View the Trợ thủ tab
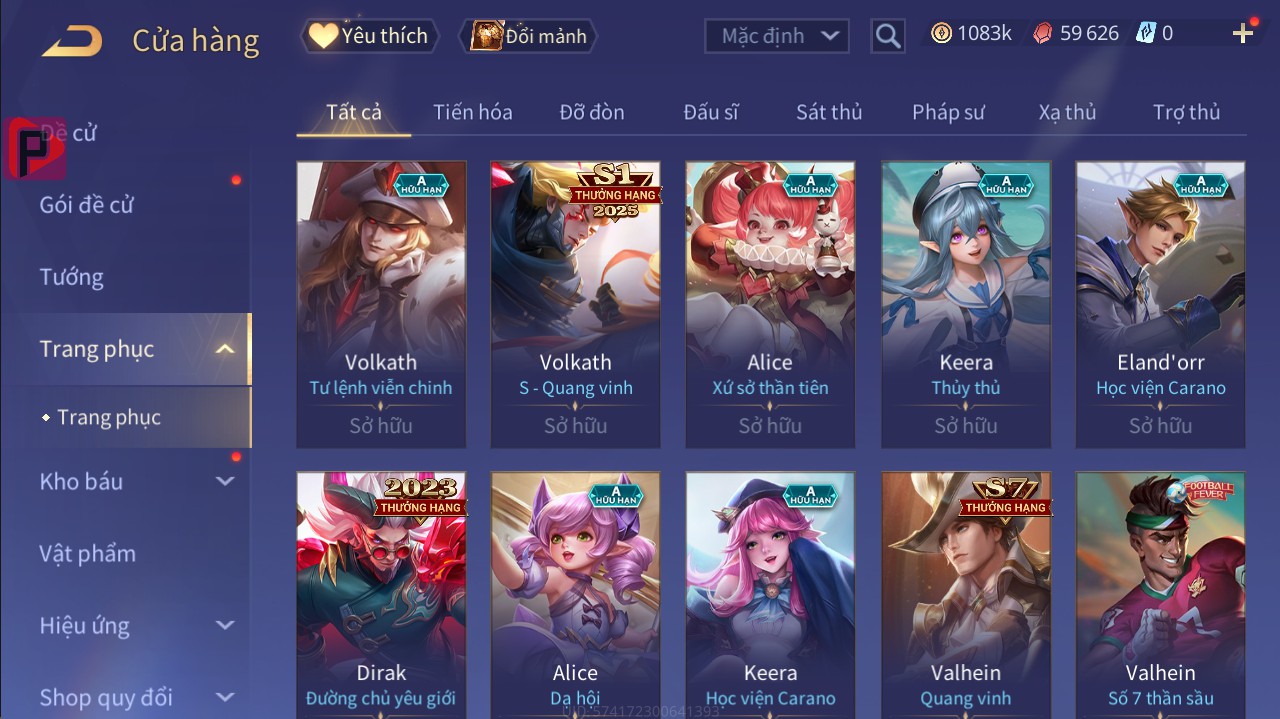 pos(1186,112)
